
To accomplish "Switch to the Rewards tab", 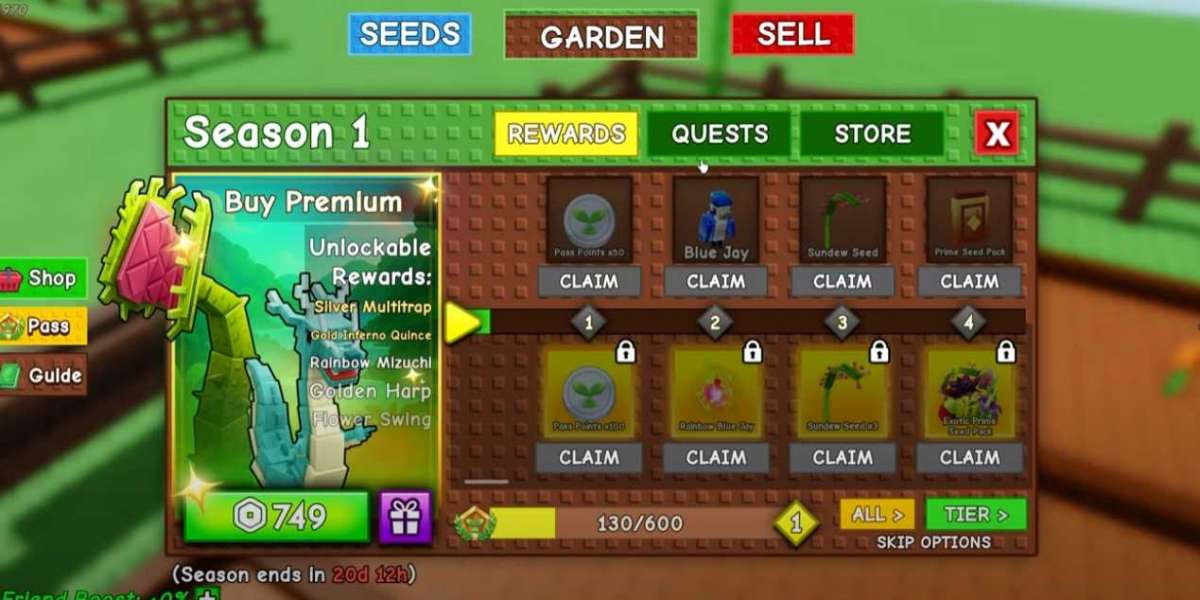I will [565, 134].
